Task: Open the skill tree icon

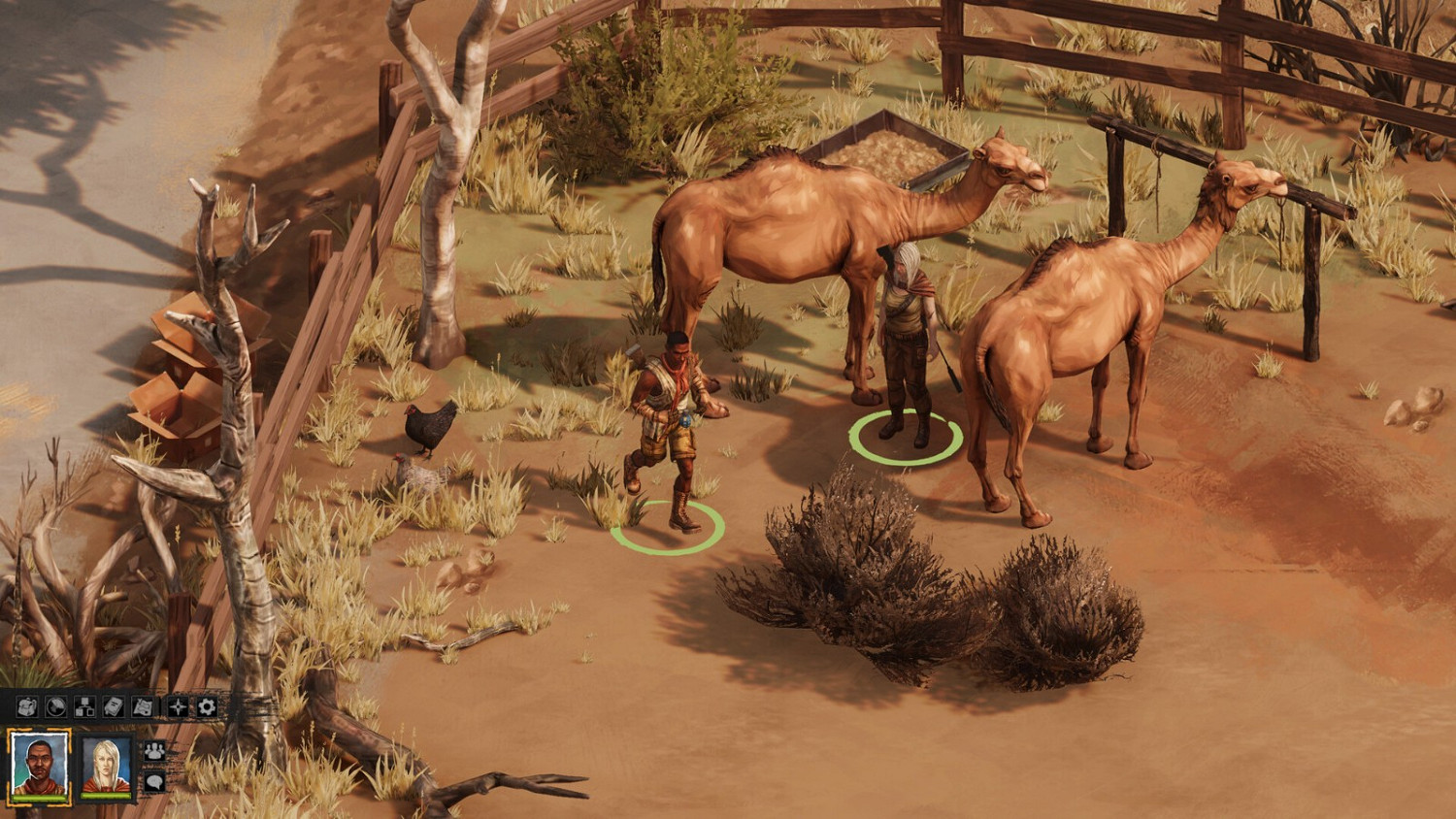Action: [x=83, y=706]
